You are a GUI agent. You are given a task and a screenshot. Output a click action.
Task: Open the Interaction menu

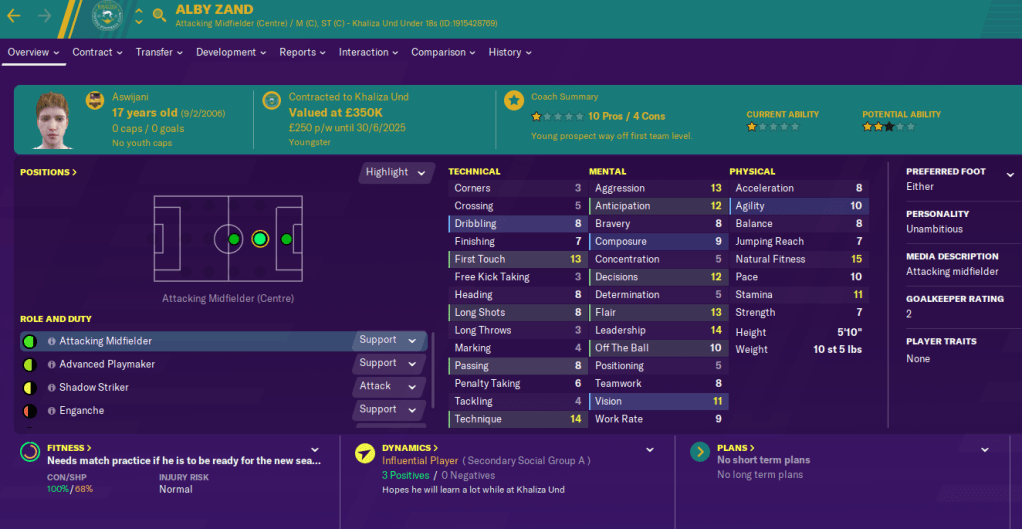(x=368, y=52)
